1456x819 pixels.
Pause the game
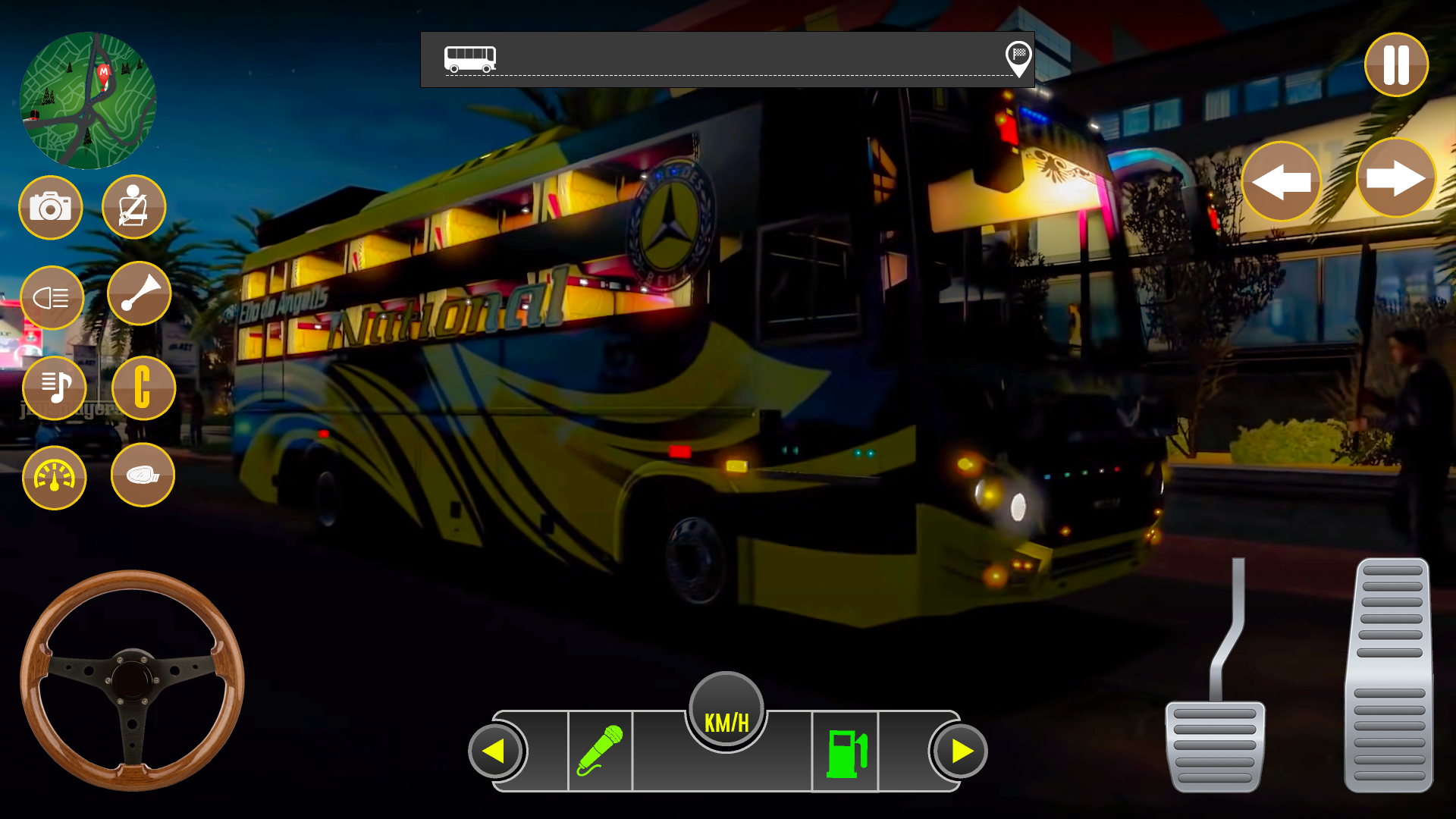(x=1395, y=65)
